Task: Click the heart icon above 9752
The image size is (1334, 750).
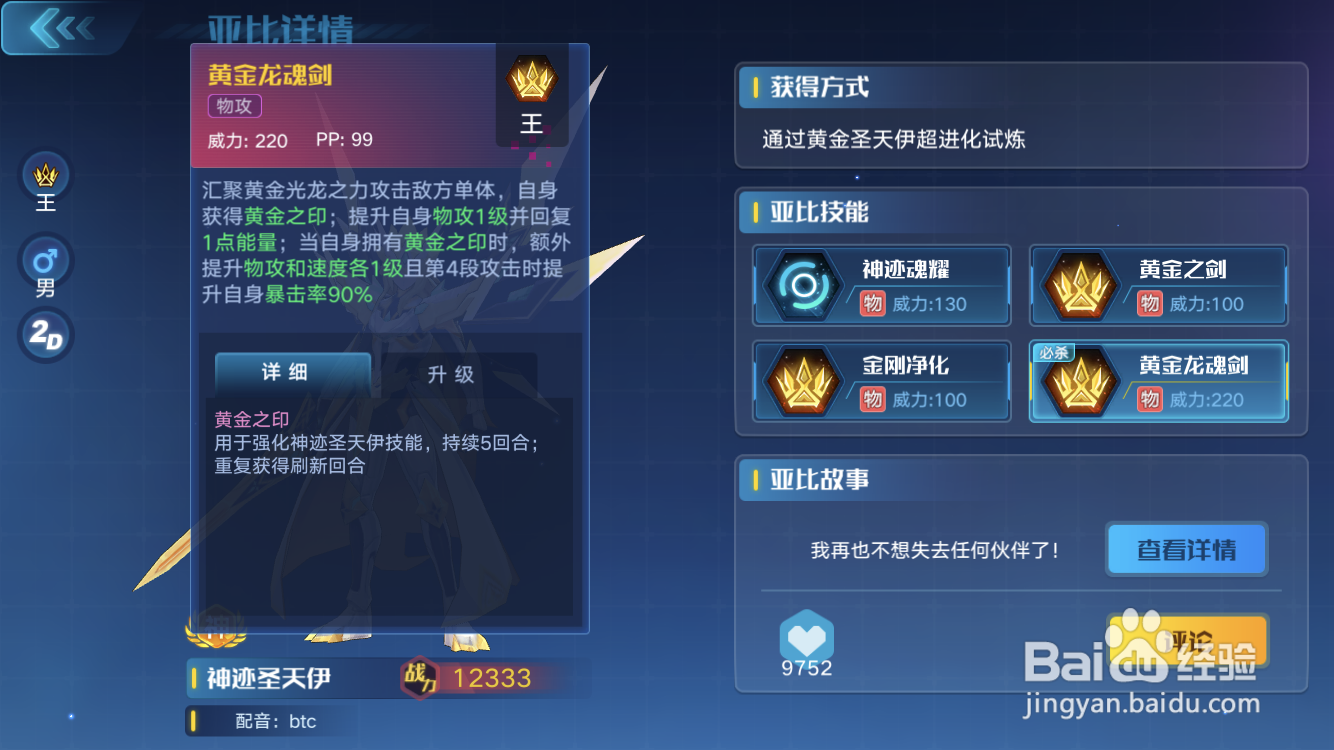Action: [x=806, y=634]
